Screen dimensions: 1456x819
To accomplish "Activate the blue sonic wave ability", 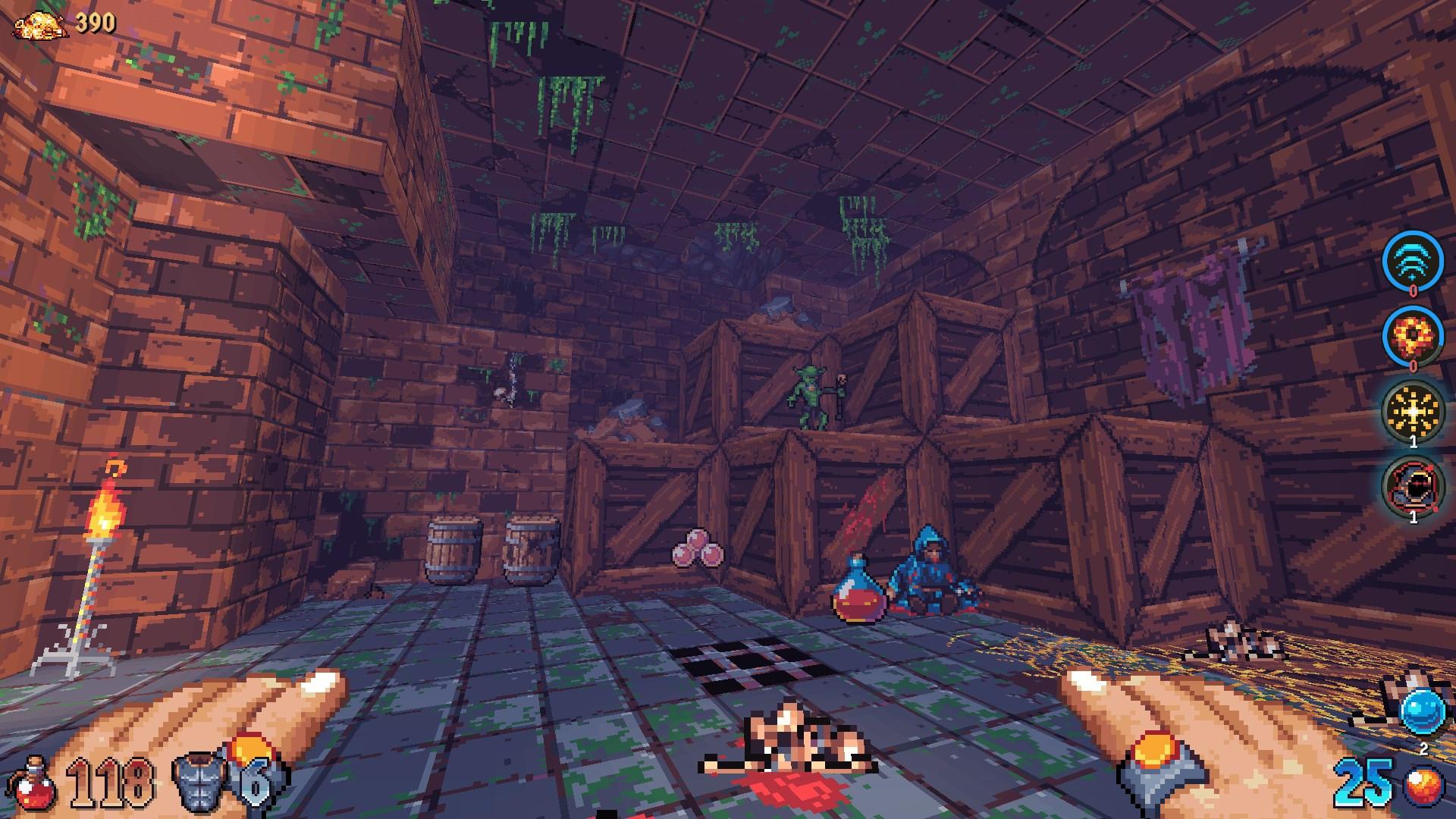I will [x=1412, y=261].
